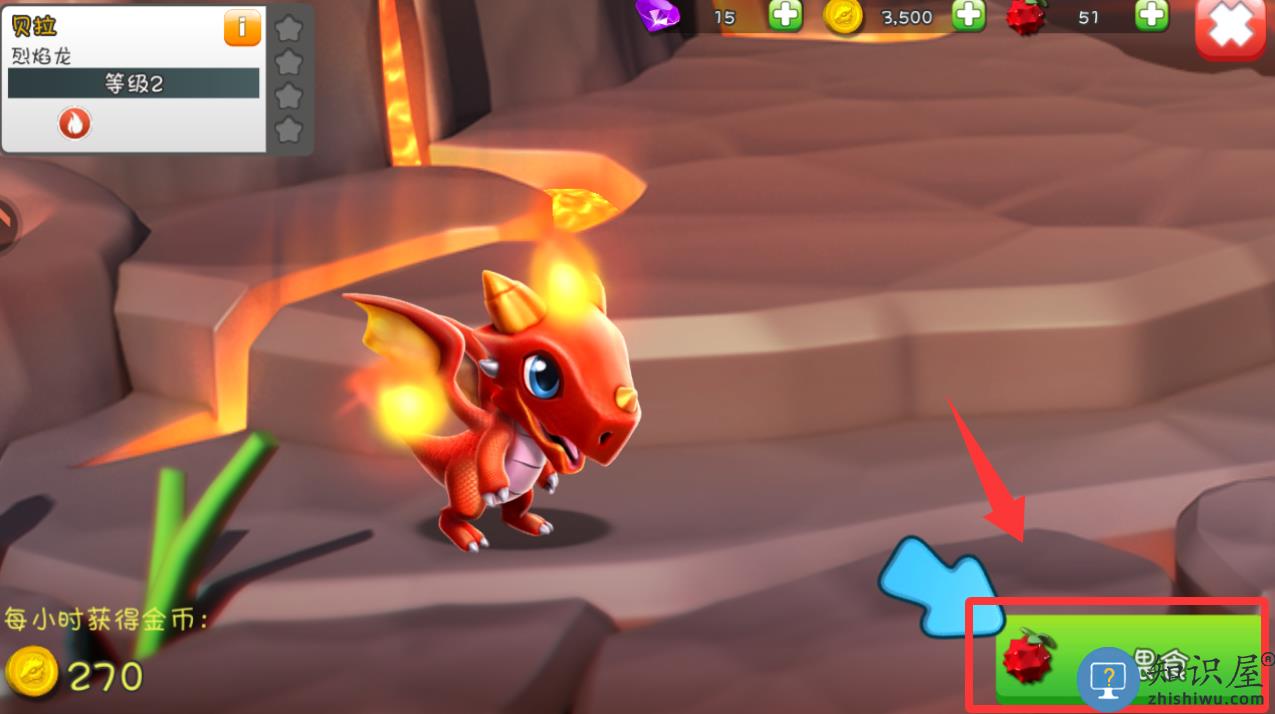The image size is (1275, 714).
Task: Add more purple gems
Action: tap(785, 15)
